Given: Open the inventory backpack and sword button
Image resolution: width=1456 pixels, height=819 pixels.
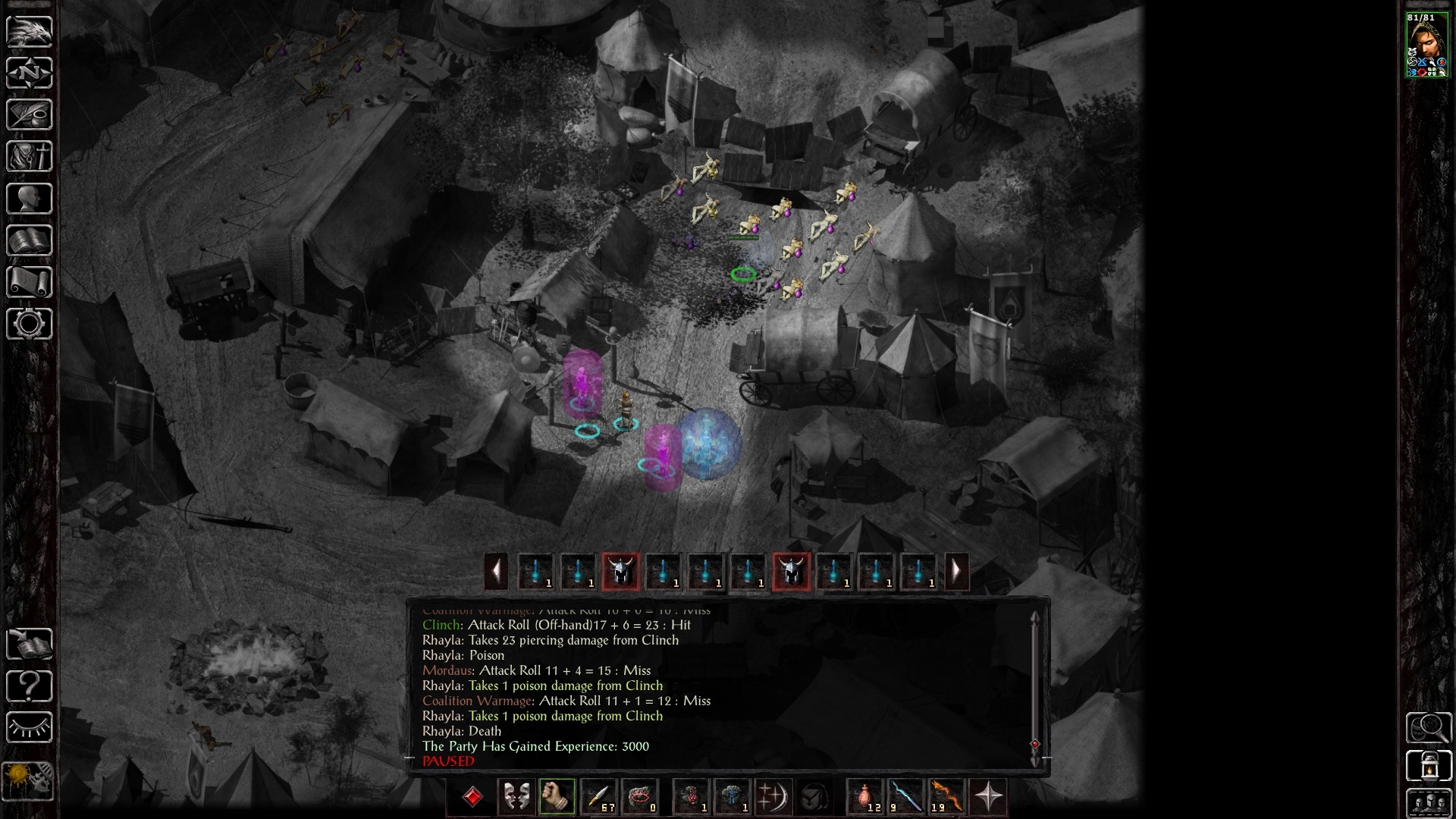Looking at the screenshot, I should tap(30, 156).
